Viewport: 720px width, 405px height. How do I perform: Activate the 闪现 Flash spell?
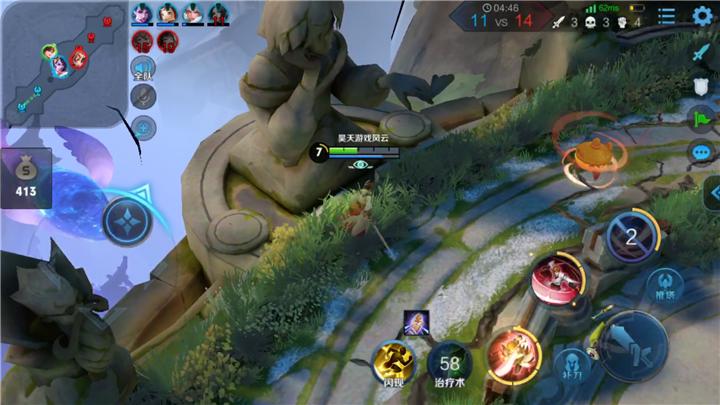tap(391, 363)
